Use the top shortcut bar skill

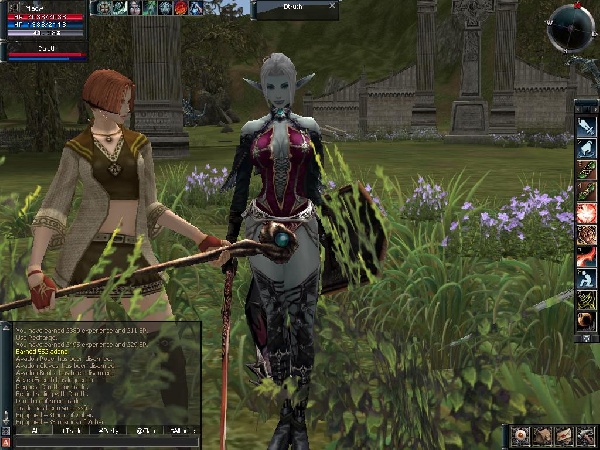(x=586, y=124)
